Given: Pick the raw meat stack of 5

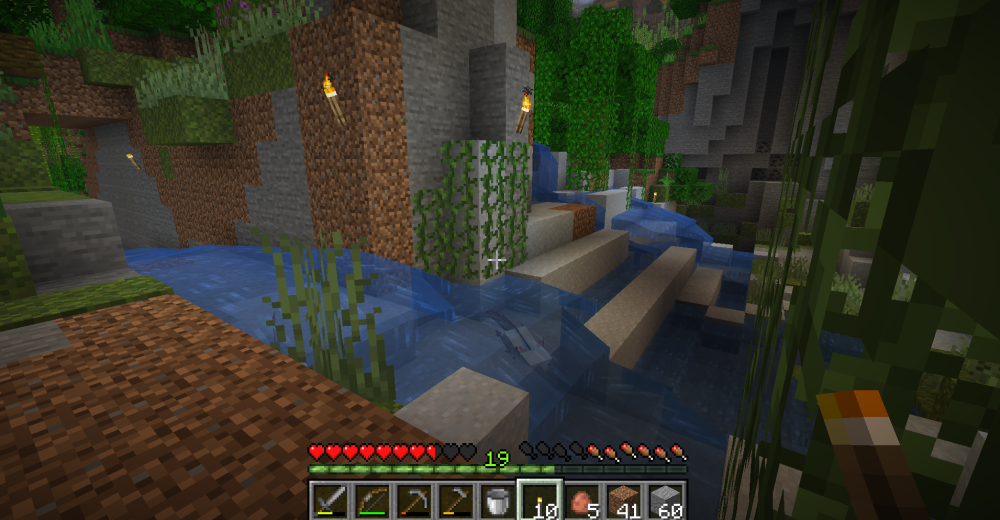Looking at the screenshot, I should tap(580, 499).
